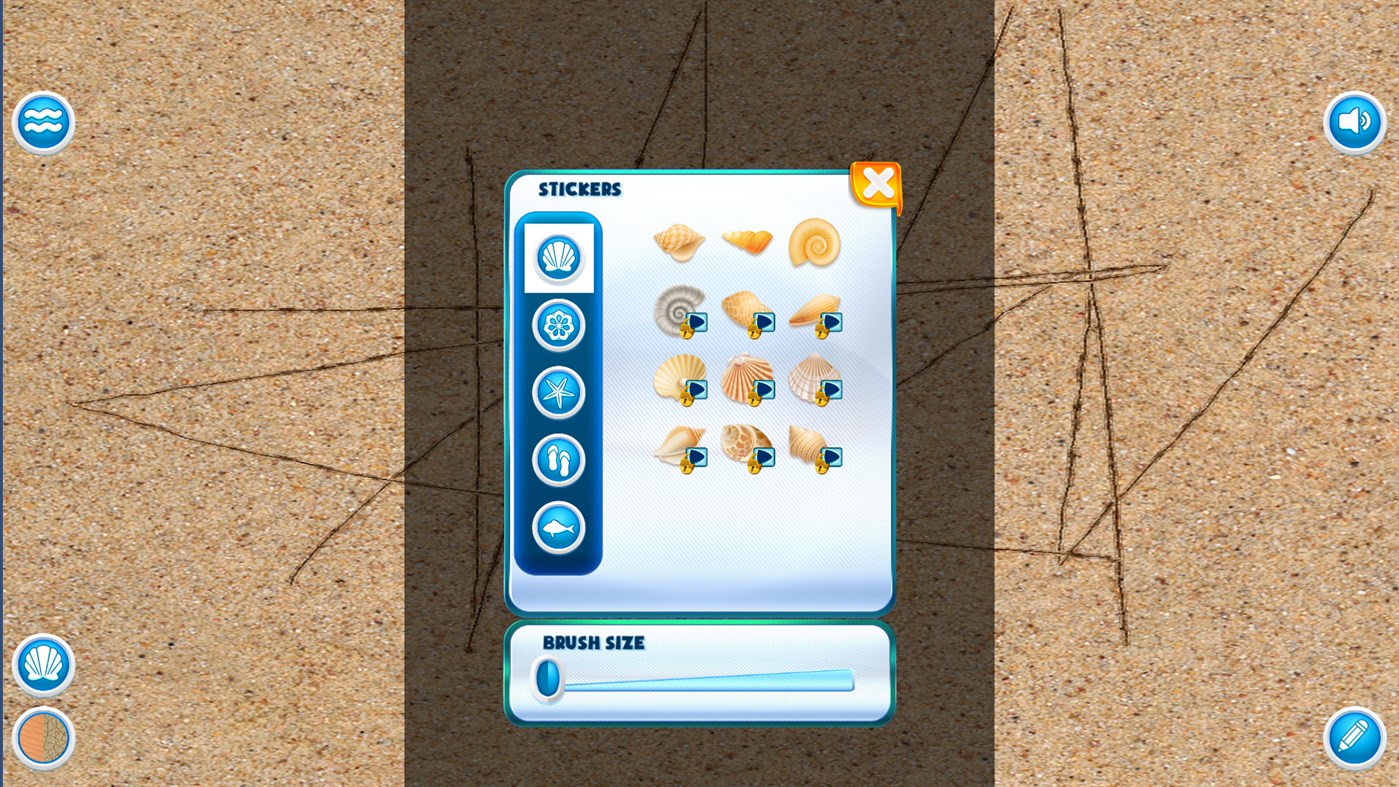
Task: Open the fish stickers category
Action: (x=558, y=527)
